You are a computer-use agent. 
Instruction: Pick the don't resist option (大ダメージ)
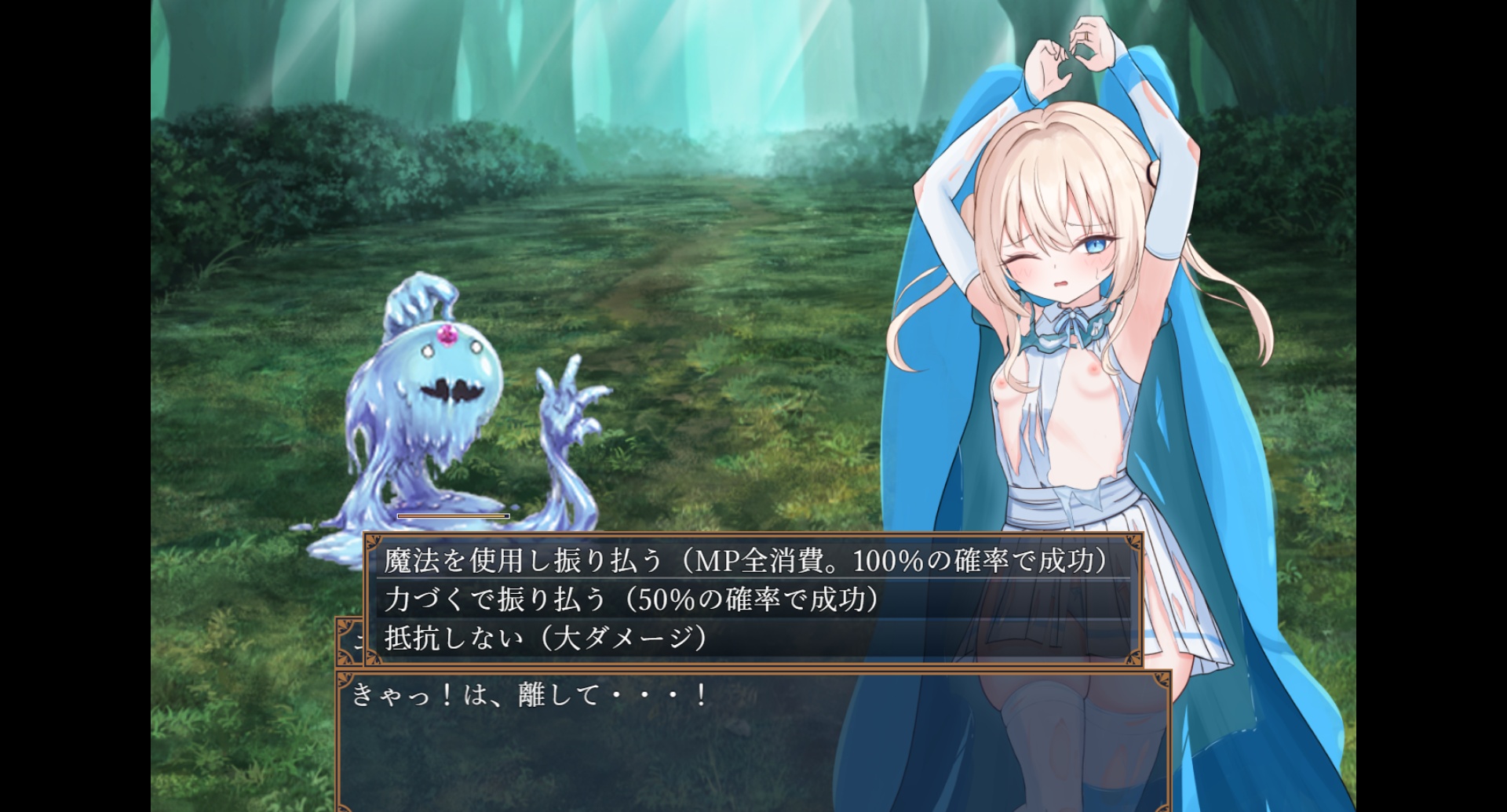[546, 638]
